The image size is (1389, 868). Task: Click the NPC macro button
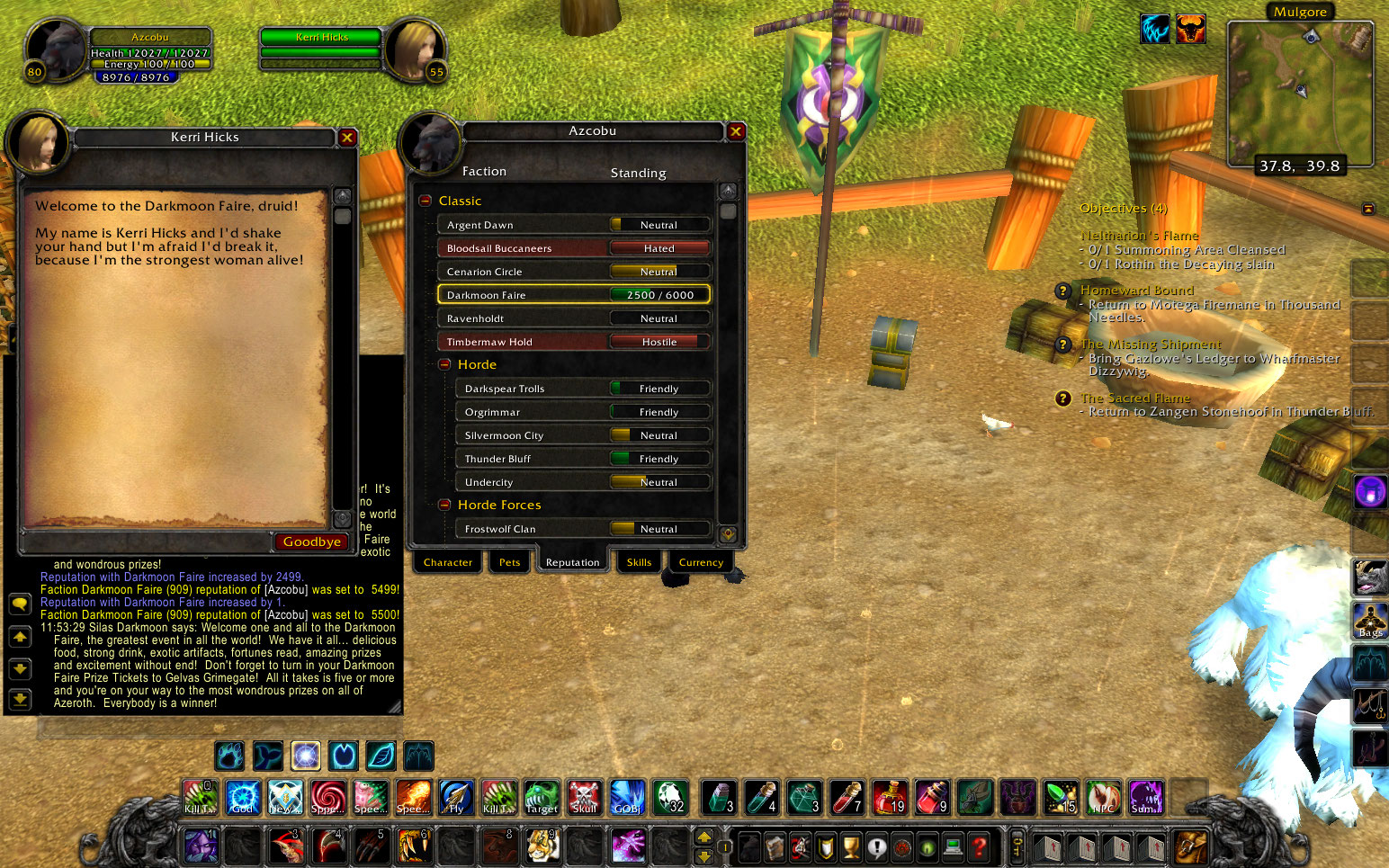click(1104, 798)
